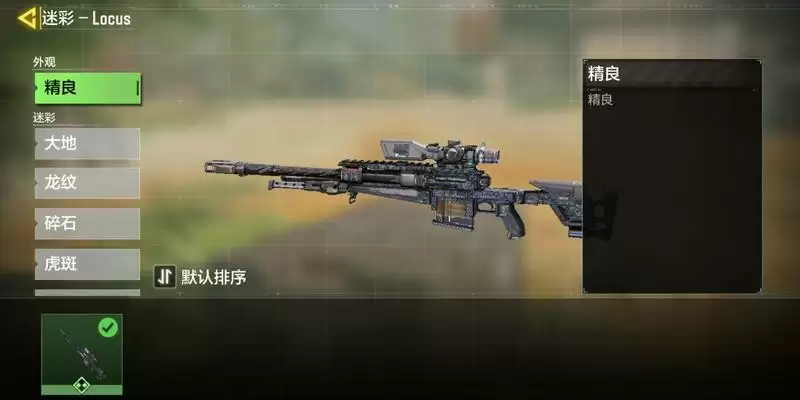Choose the 大地 camo category
Viewport: 800px width, 400px height.
87,144
